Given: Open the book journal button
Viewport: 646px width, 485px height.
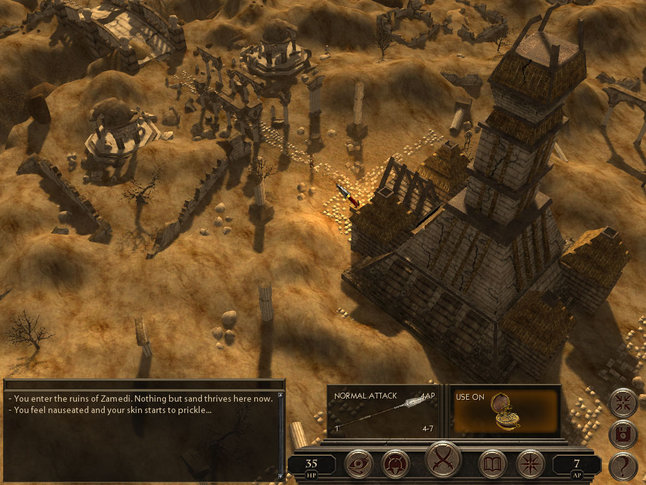Looking at the screenshot, I should pos(491,463).
